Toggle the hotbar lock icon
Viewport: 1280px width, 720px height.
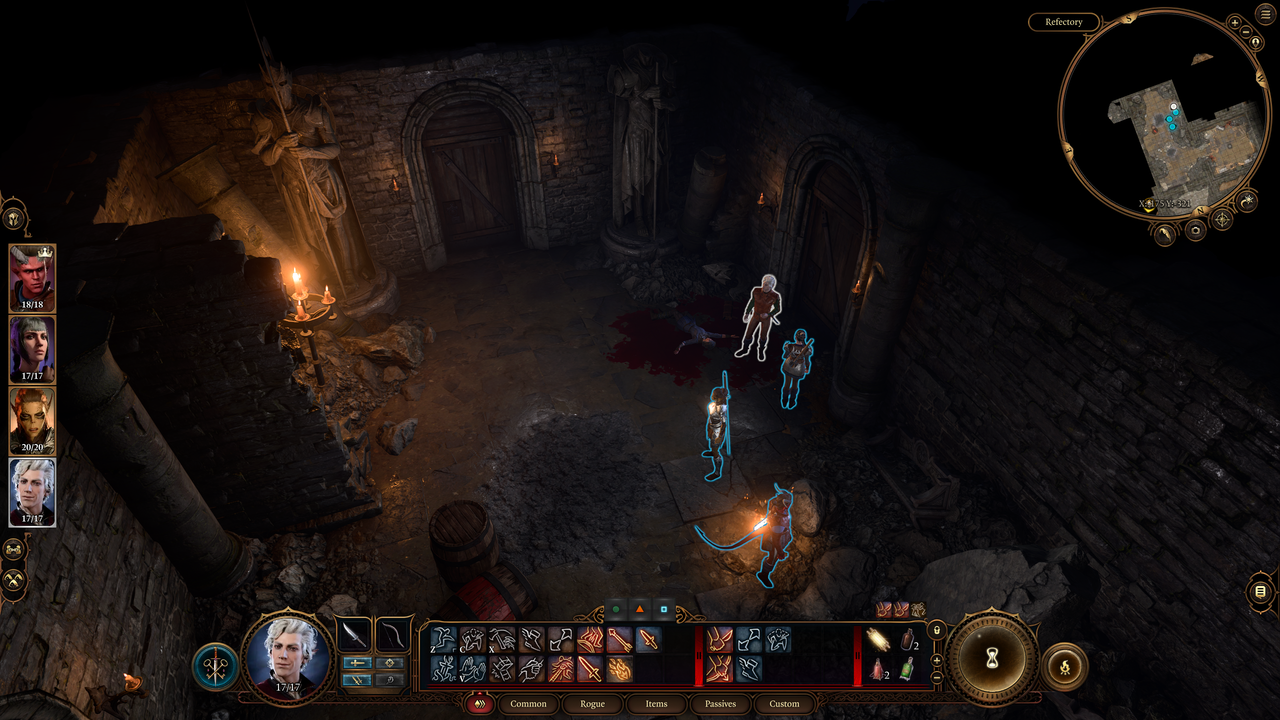tap(936, 631)
